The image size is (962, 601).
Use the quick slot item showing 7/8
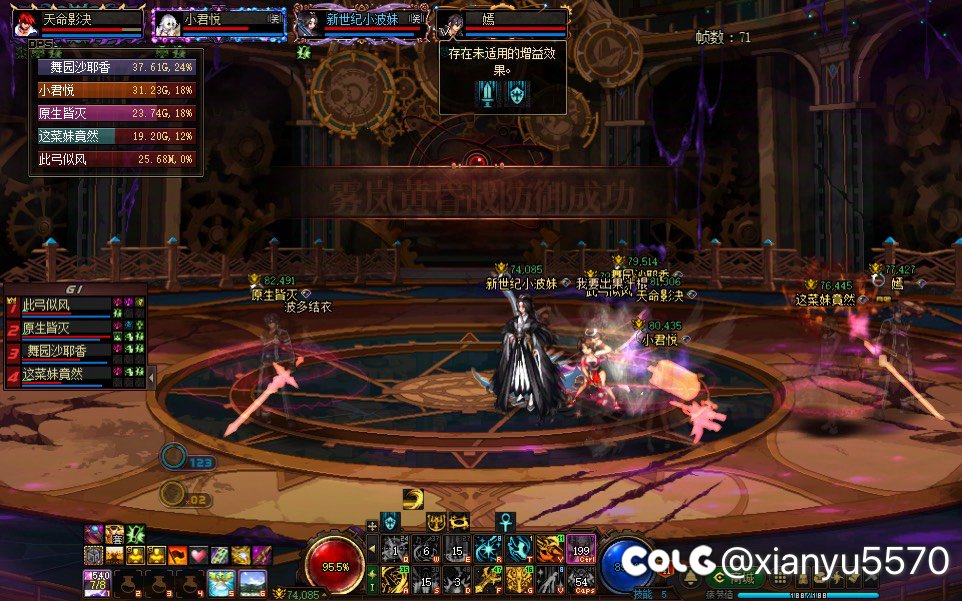tap(98, 582)
